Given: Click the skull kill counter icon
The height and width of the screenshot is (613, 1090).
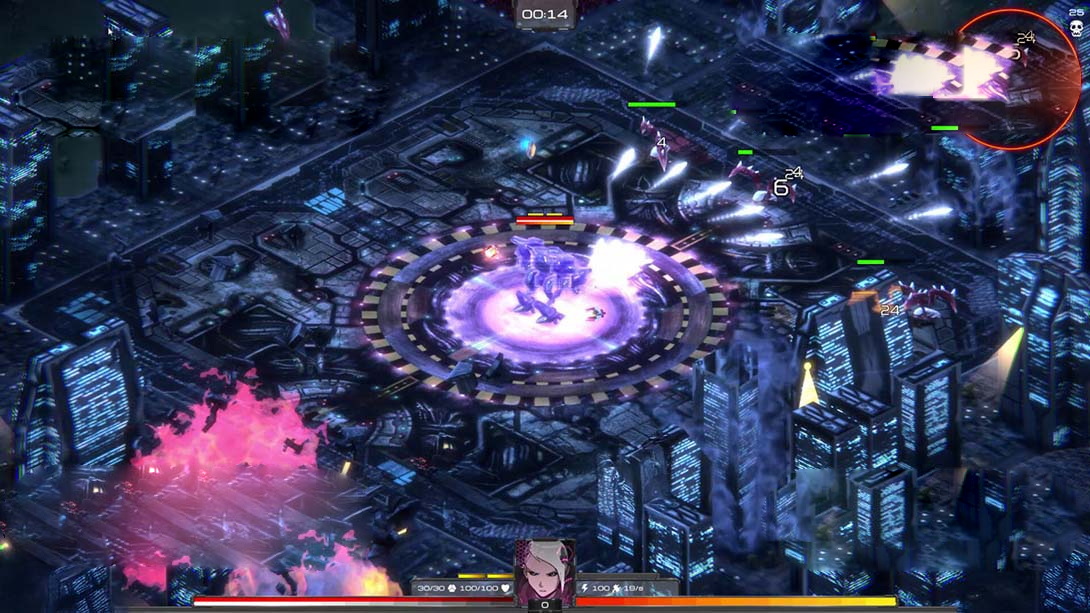Looking at the screenshot, I should pos(1077,29).
